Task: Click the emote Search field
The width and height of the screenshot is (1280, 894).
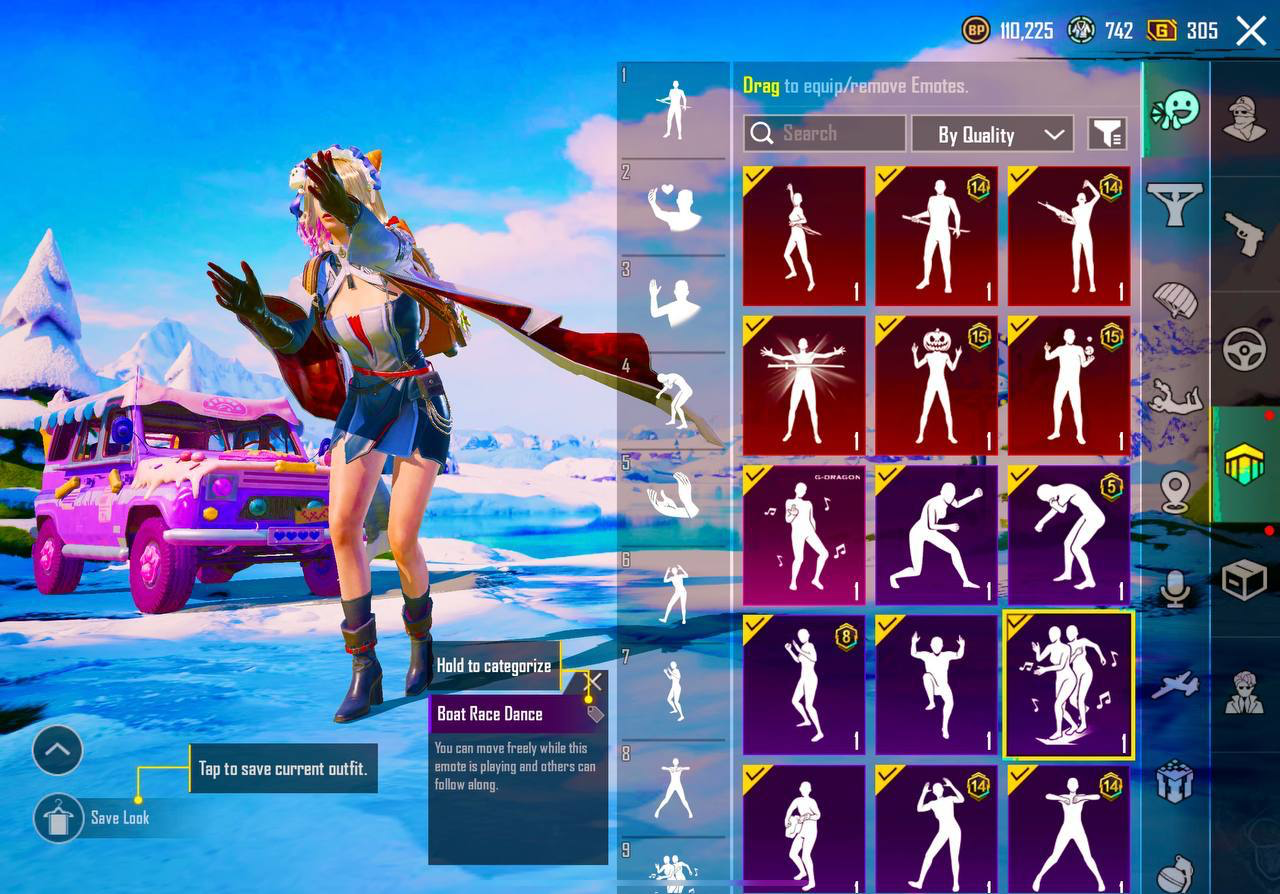Action: click(x=825, y=133)
